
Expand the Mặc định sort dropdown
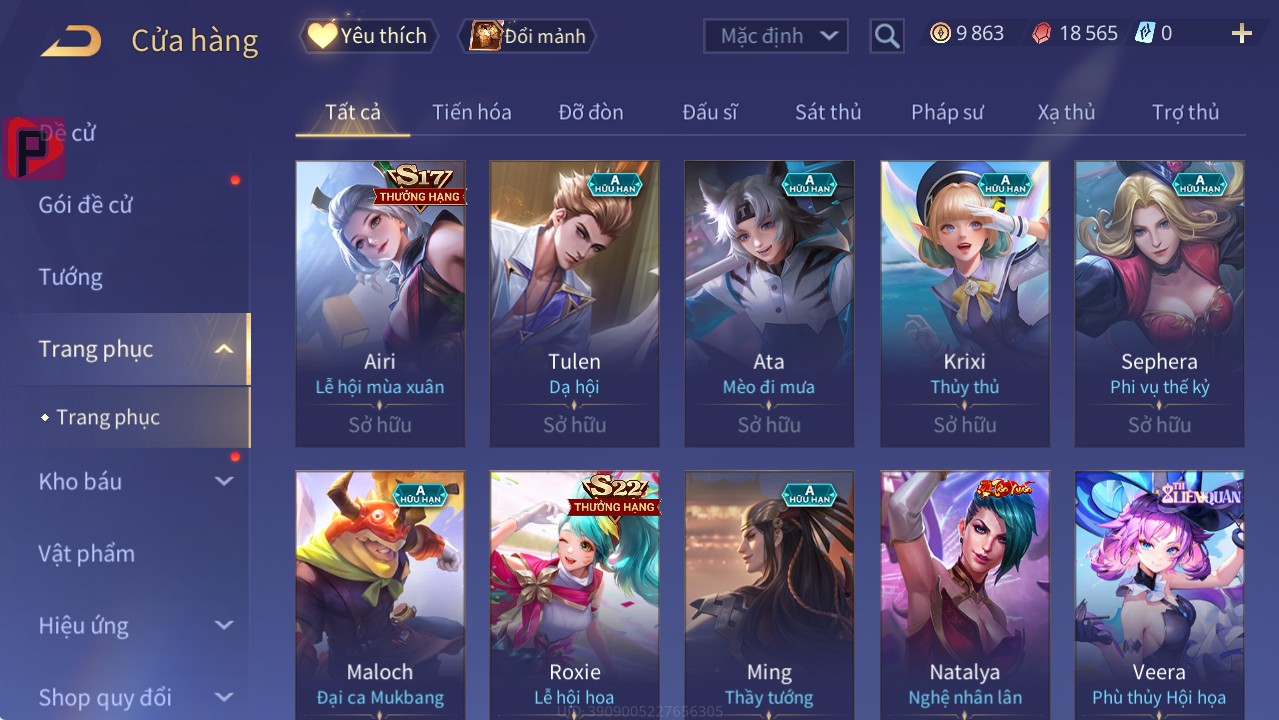(776, 36)
